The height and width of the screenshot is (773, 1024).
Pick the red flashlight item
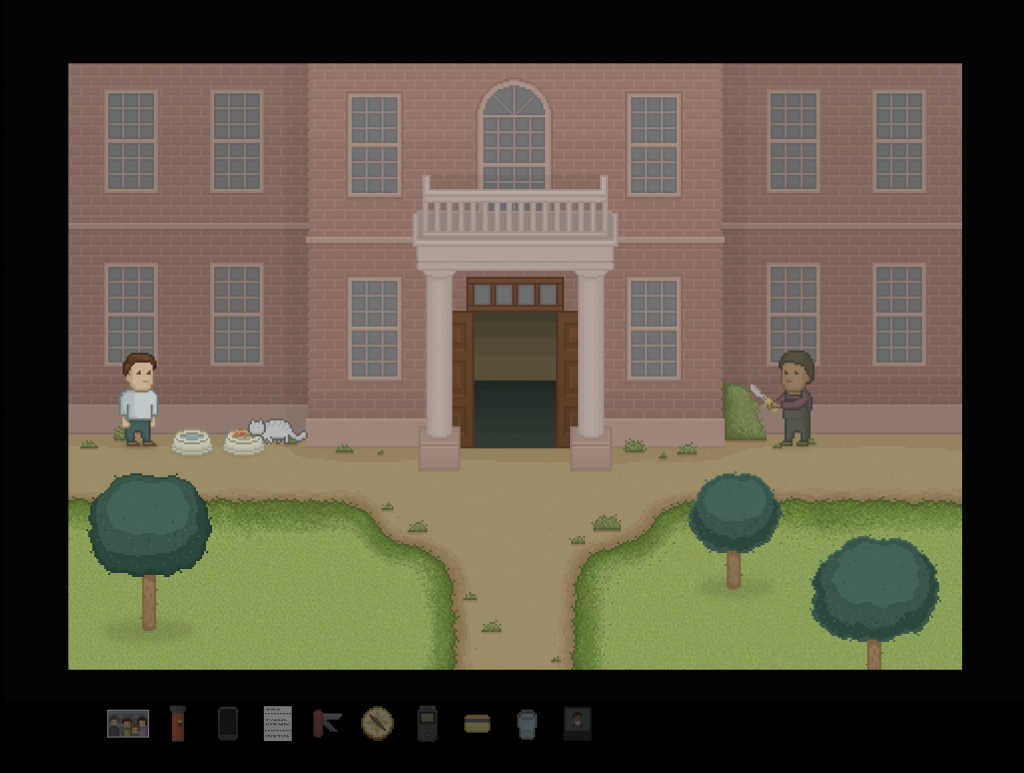pos(178,723)
